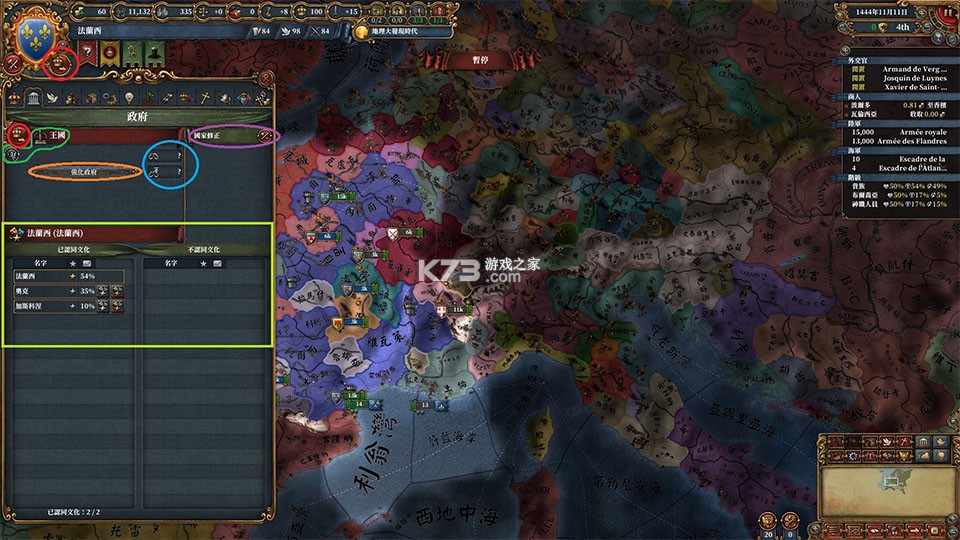The width and height of the screenshot is (960, 540).
Task: Select the 強化政府 button
Action: [x=84, y=172]
